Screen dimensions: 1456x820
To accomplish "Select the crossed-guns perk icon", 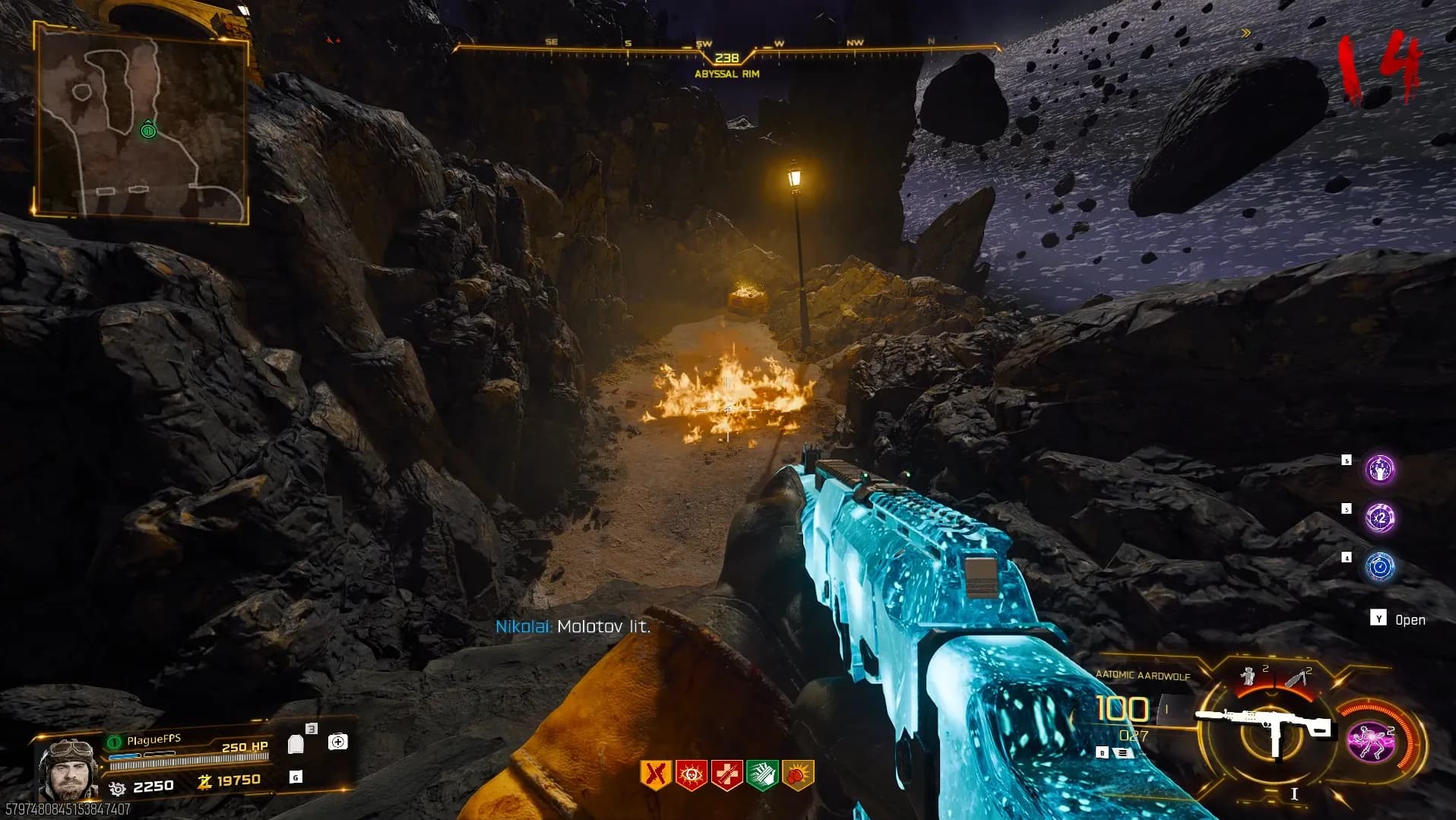I will click(x=655, y=774).
